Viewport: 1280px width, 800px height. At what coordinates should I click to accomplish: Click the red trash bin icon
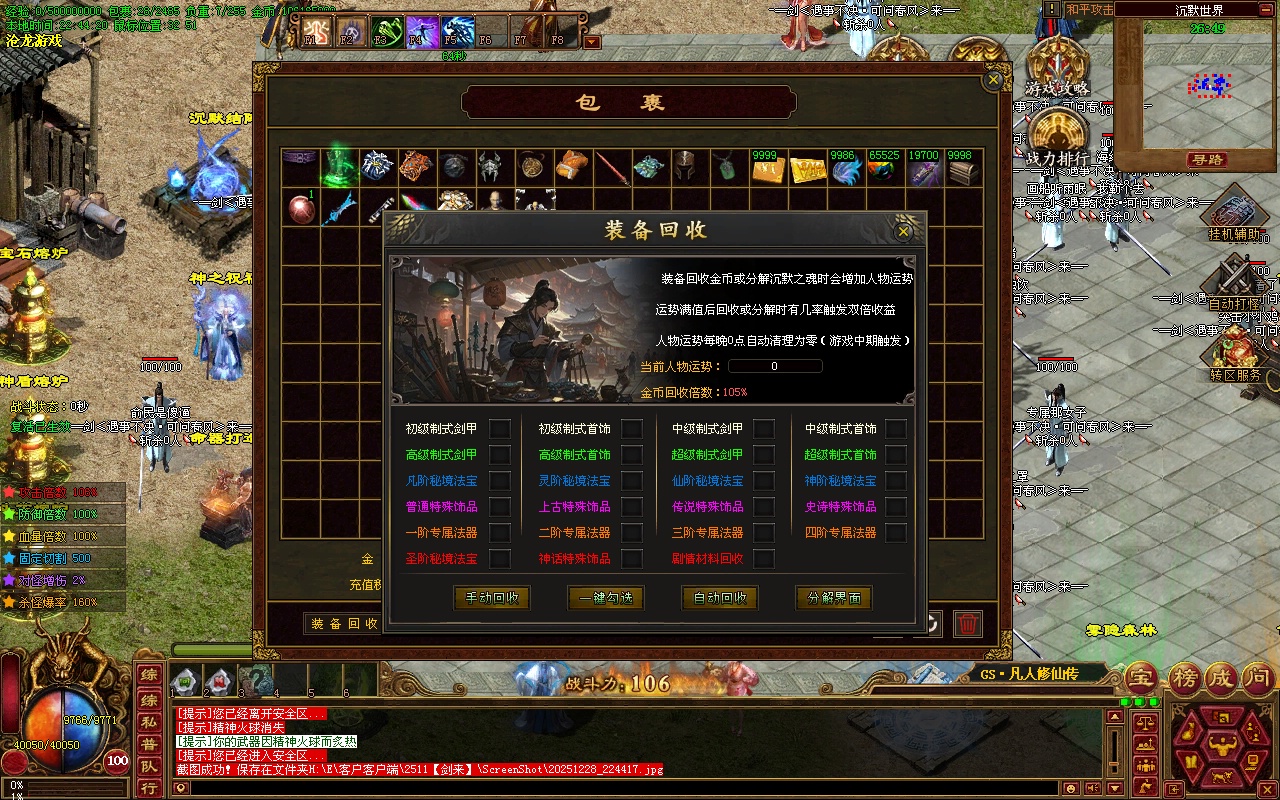[x=967, y=624]
